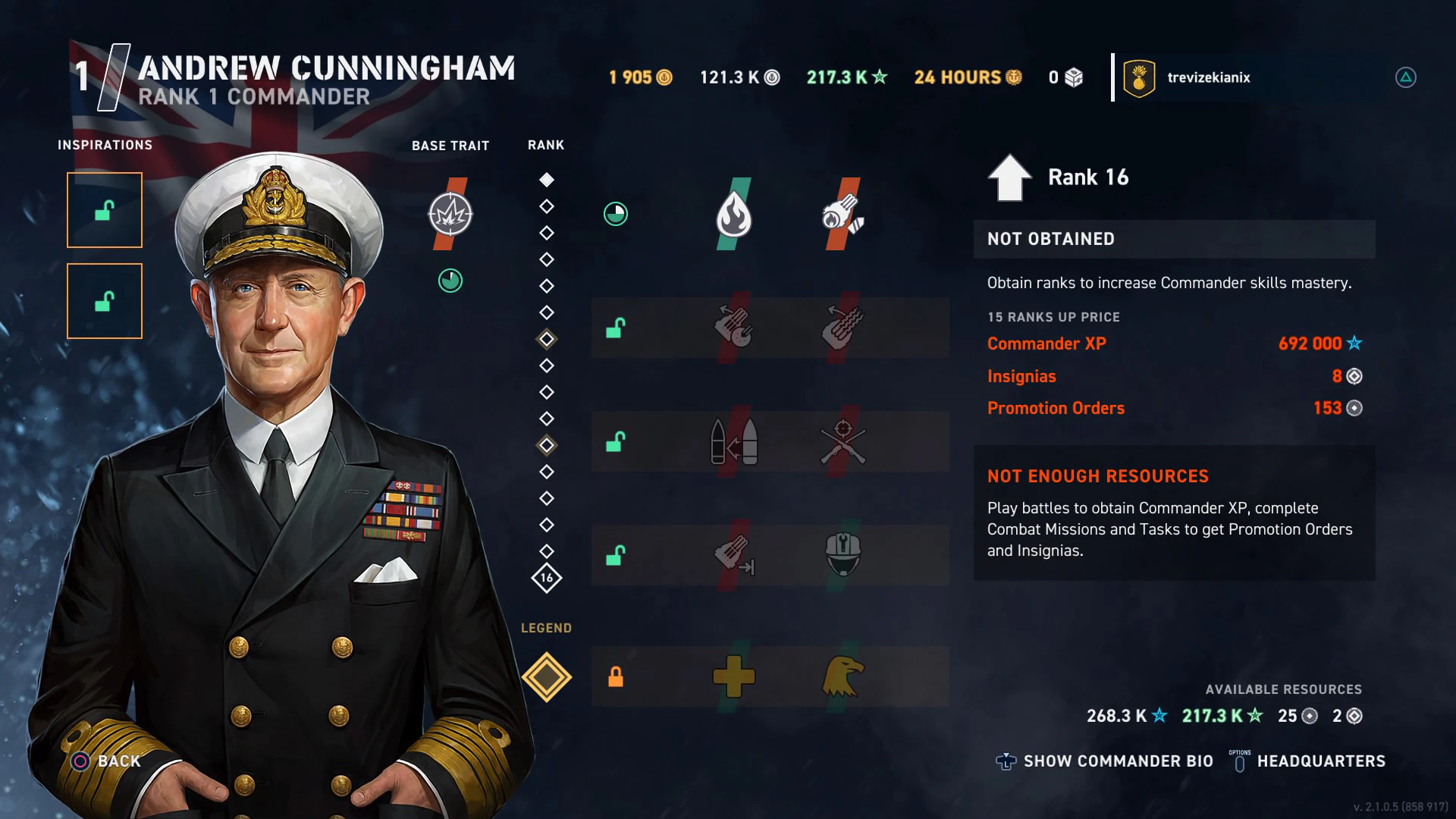Viewport: 1456px width, 819px height.
Task: Open Headquarters
Action: [1320, 761]
